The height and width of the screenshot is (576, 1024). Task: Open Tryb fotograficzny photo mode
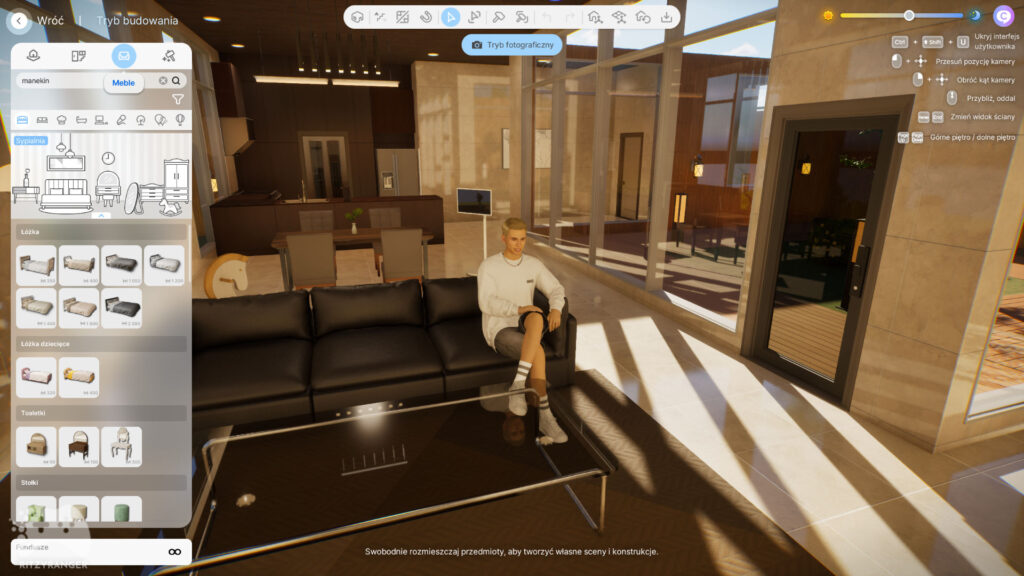512,45
